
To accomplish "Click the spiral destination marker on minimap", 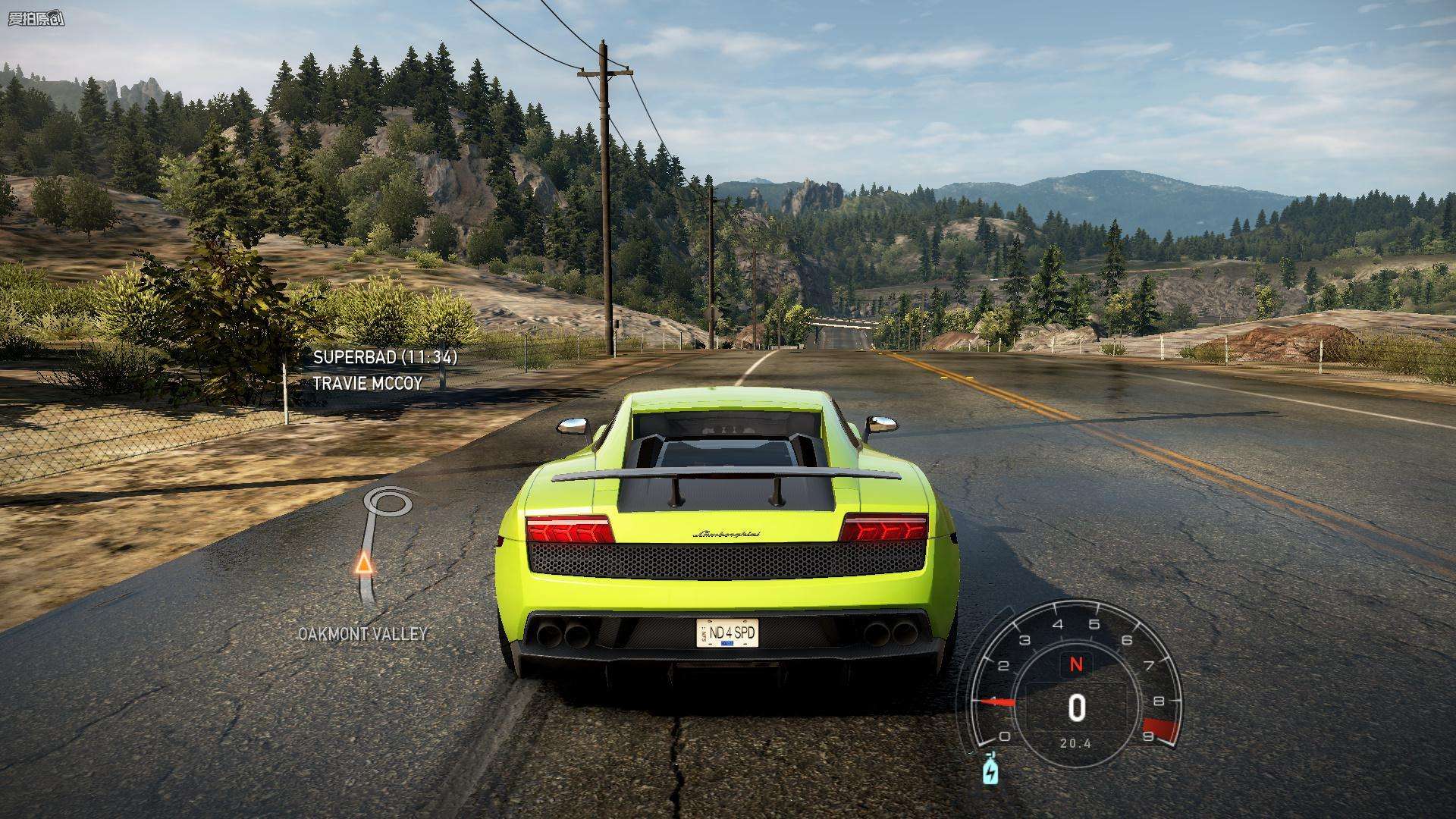I will point(389,502).
